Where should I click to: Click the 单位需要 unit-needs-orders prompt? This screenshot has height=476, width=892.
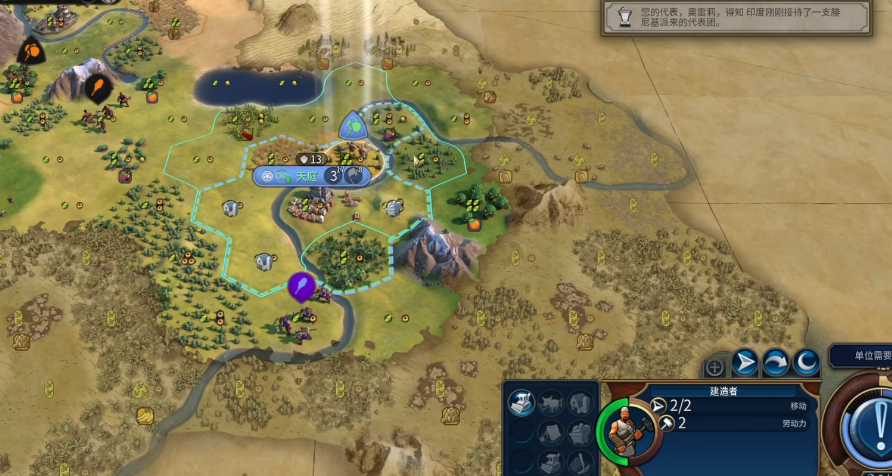[x=860, y=356]
